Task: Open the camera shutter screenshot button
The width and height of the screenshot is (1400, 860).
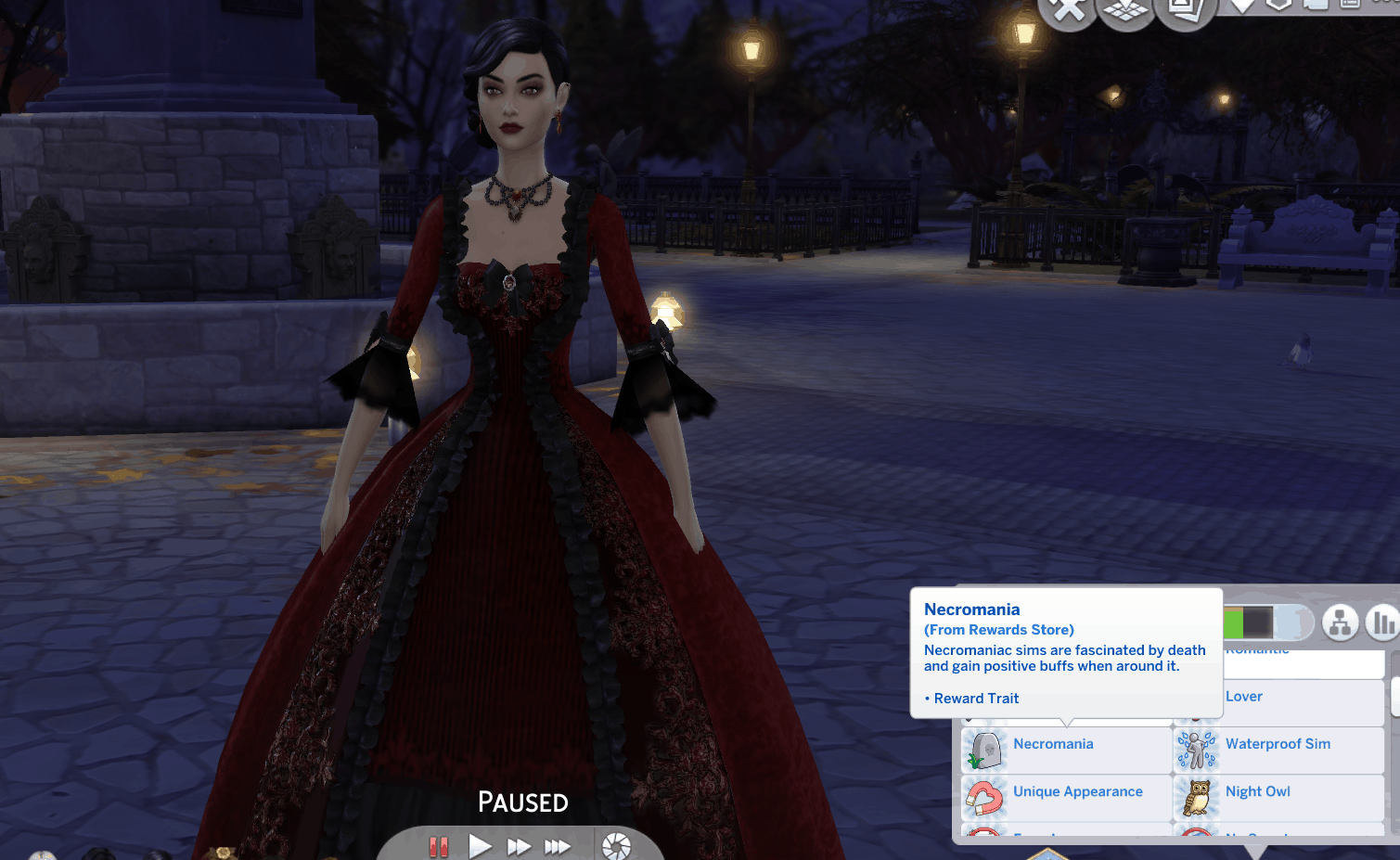Action: click(x=616, y=846)
